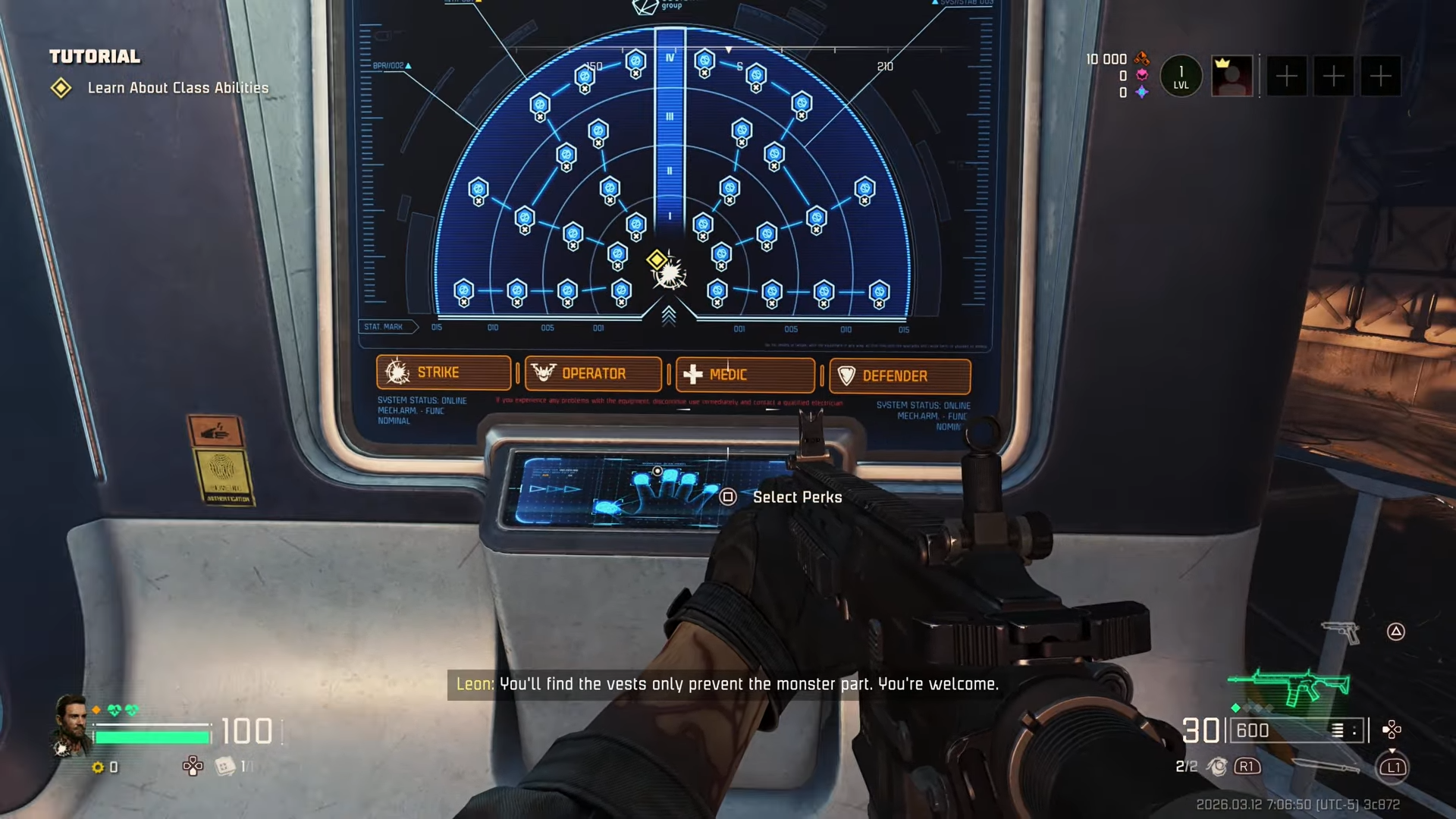Select the Learn About Class Abilities objective
1456x819 pixels.
tap(177, 88)
